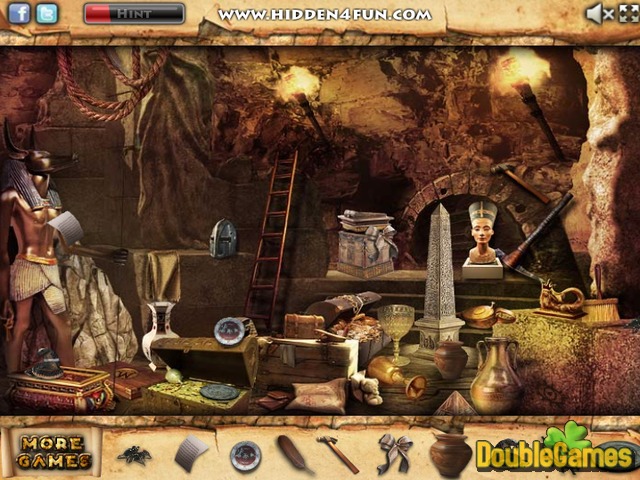The image size is (640, 480).
Task: Click the DoubleGames logo
Action: [553, 453]
